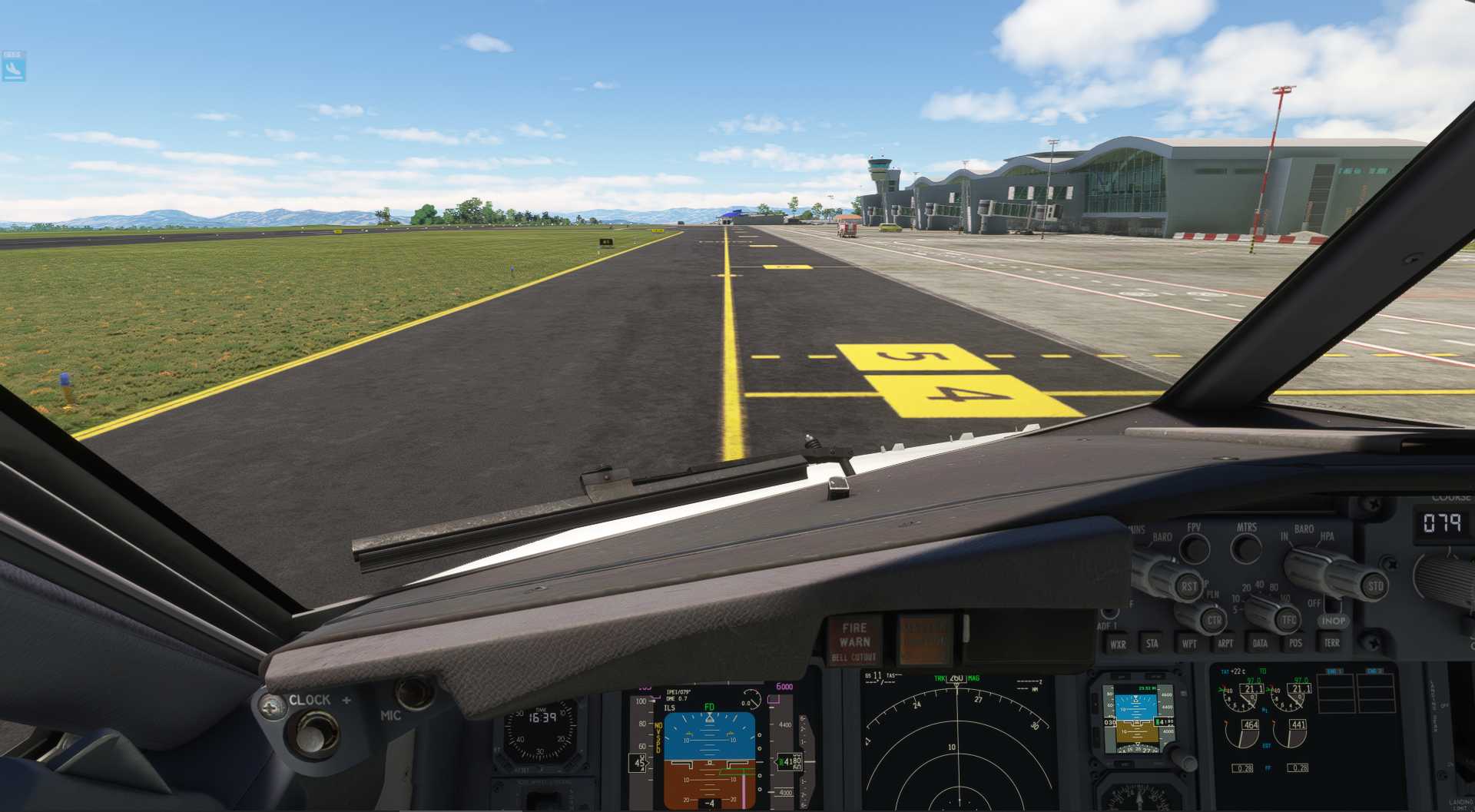Switch altitude to meters with MTRS
The height and width of the screenshot is (812, 1475).
(1245, 547)
